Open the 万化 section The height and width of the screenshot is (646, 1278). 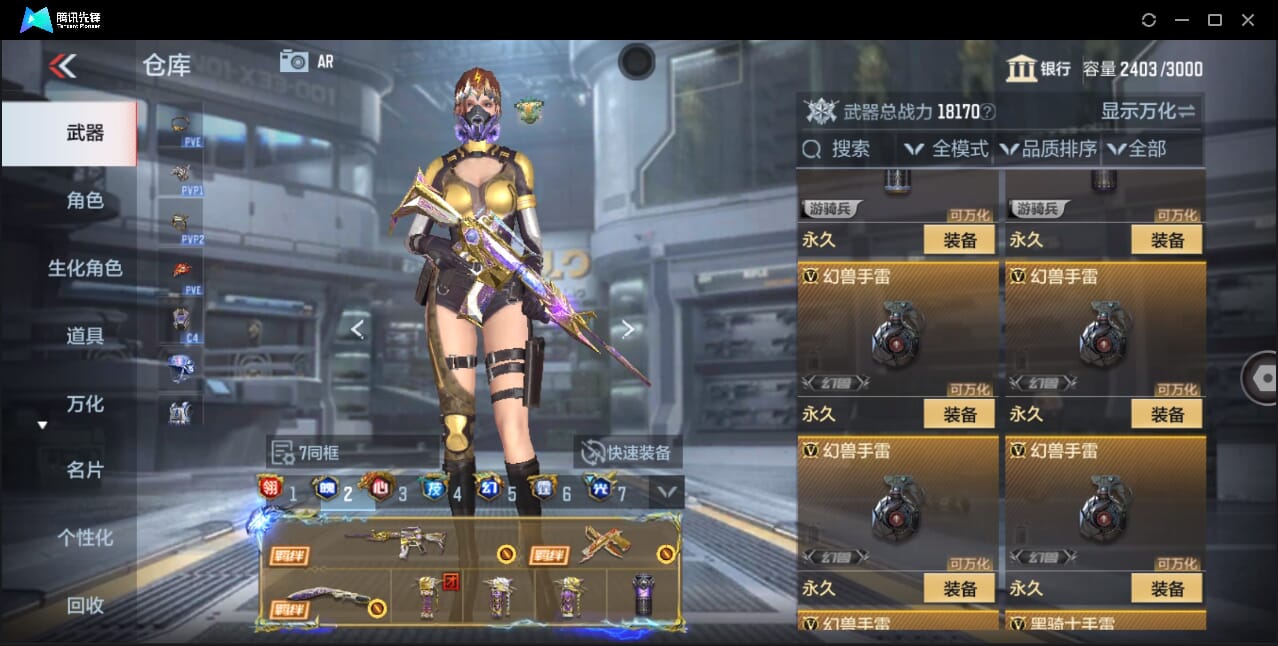pos(85,404)
